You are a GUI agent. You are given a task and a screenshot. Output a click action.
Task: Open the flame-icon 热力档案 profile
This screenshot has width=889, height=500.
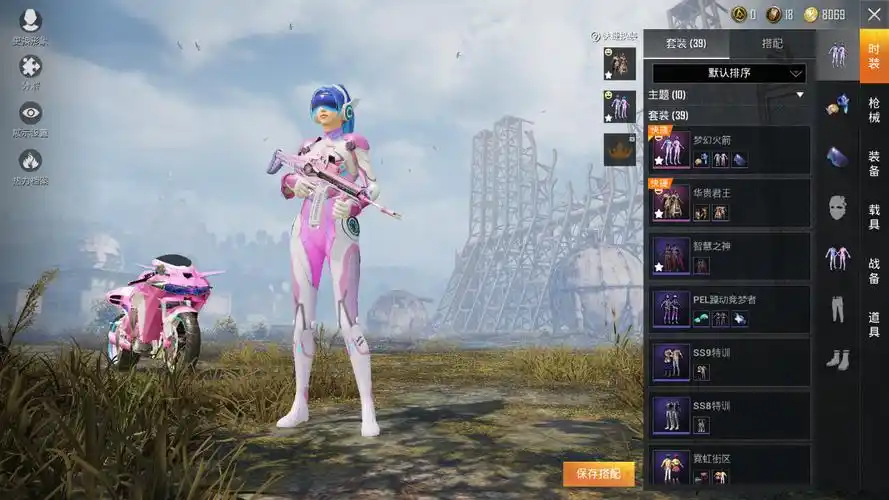click(31, 162)
